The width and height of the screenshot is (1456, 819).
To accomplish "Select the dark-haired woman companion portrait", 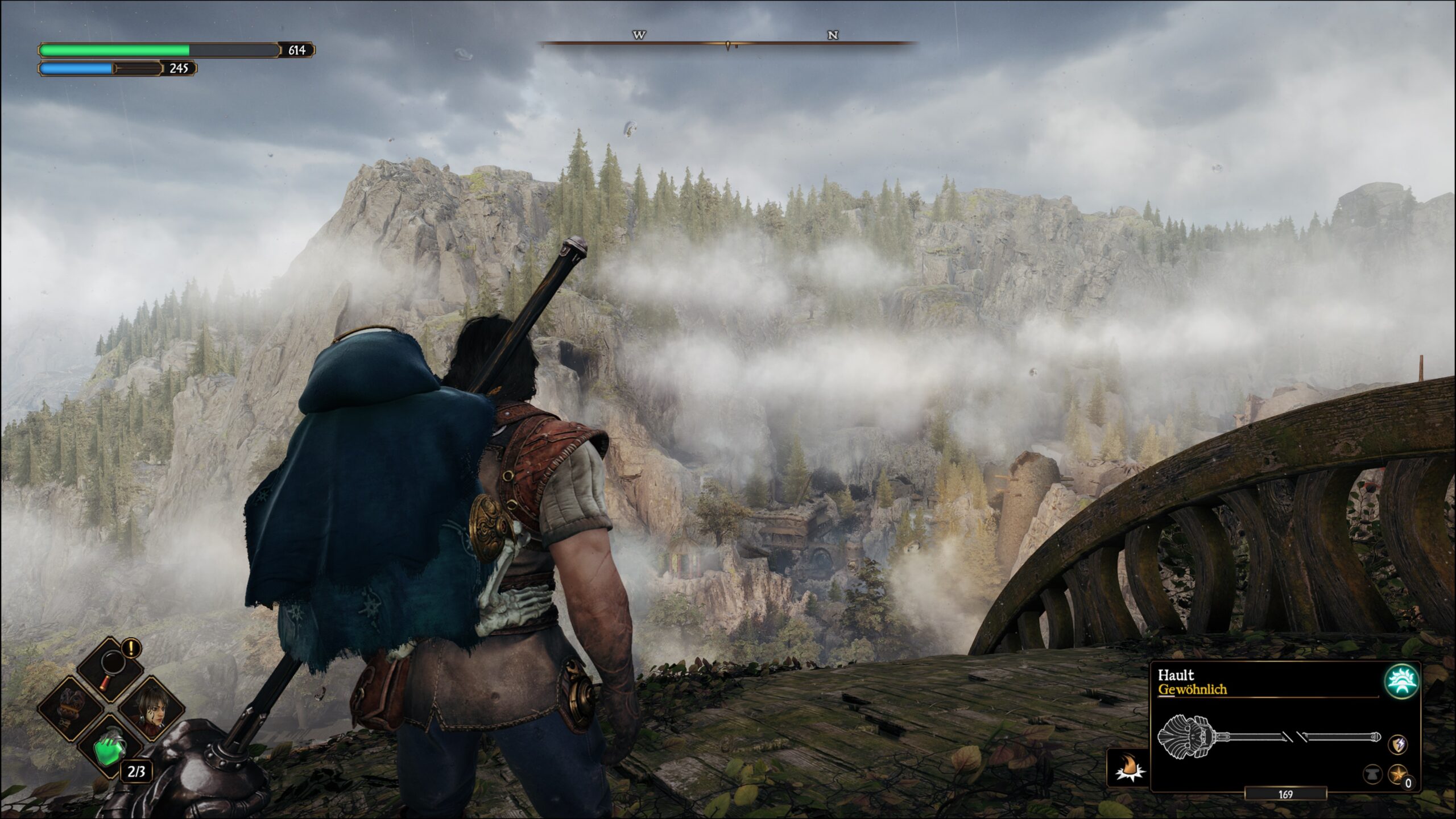I will pyautogui.click(x=151, y=709).
